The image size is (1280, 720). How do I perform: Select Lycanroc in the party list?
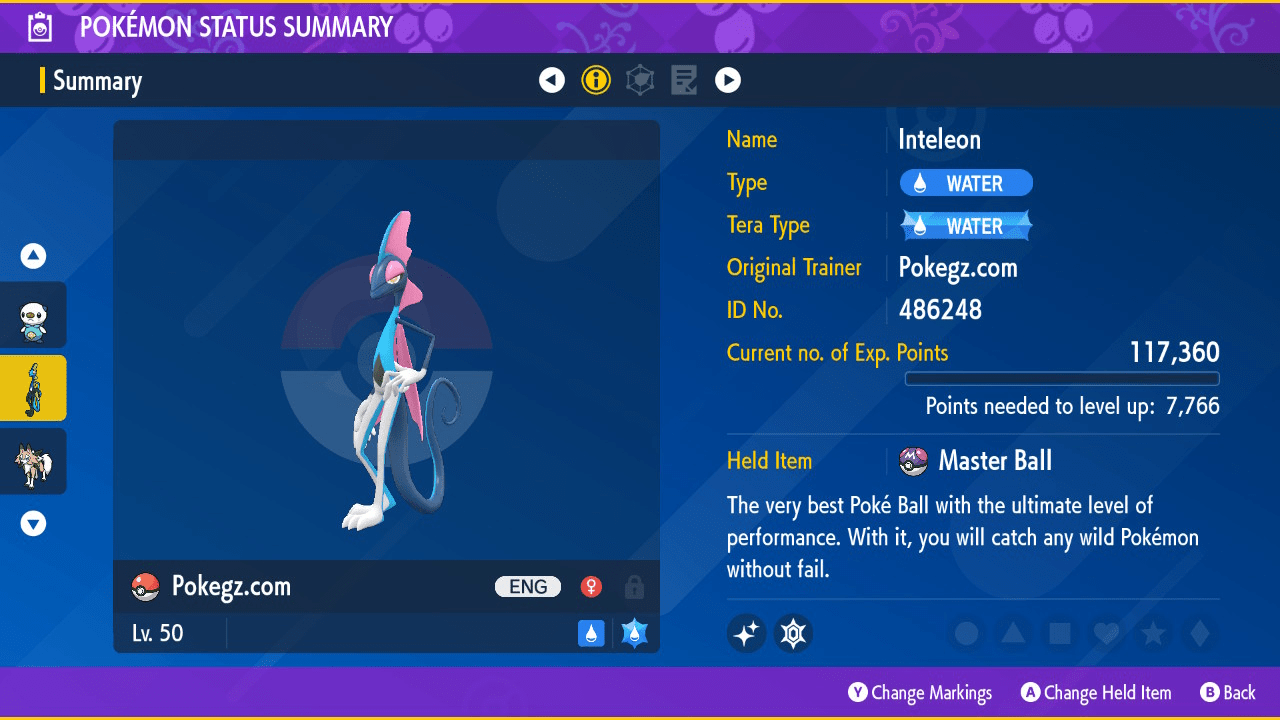click(34, 461)
